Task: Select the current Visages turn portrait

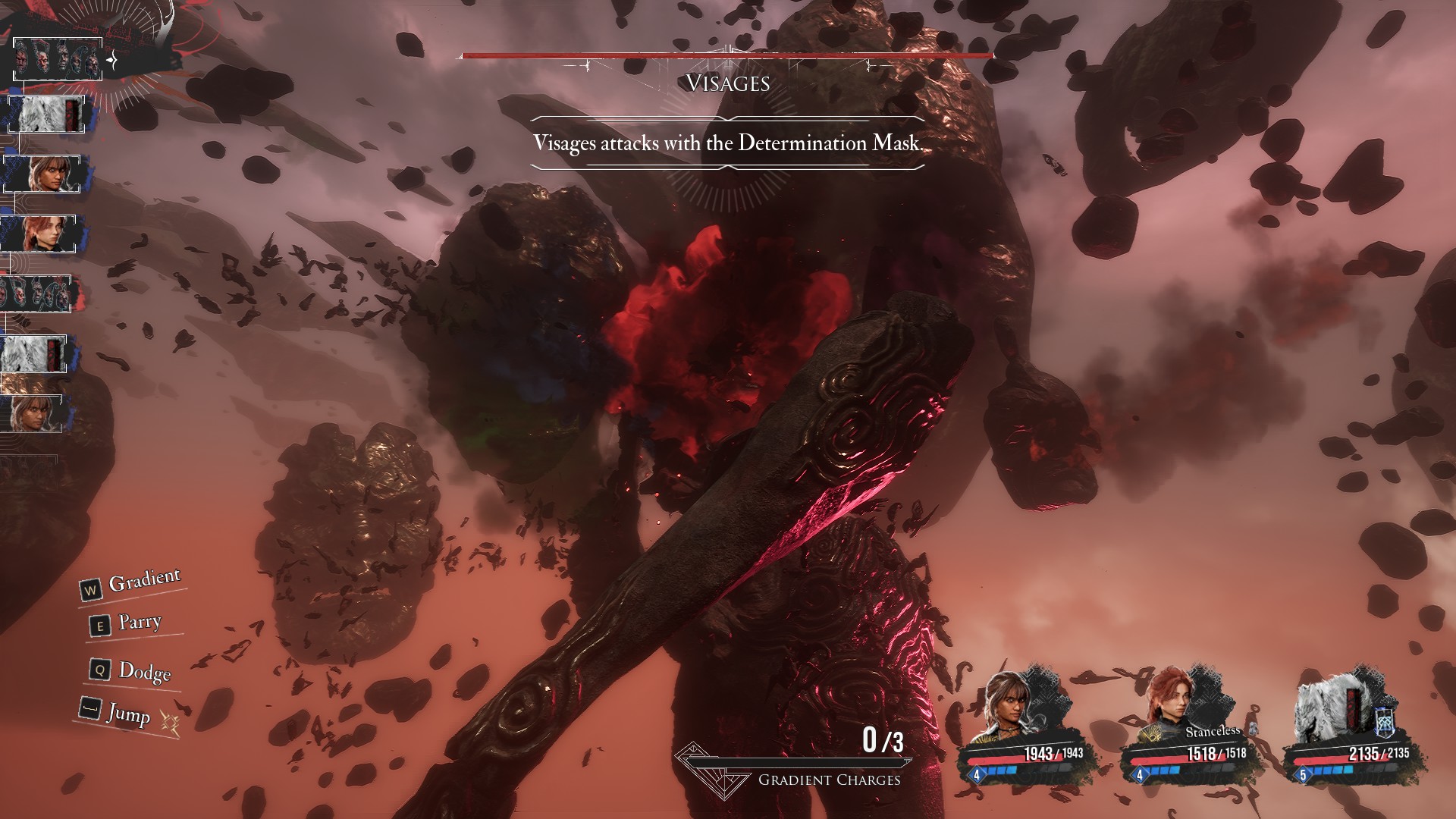Action: coord(58,59)
